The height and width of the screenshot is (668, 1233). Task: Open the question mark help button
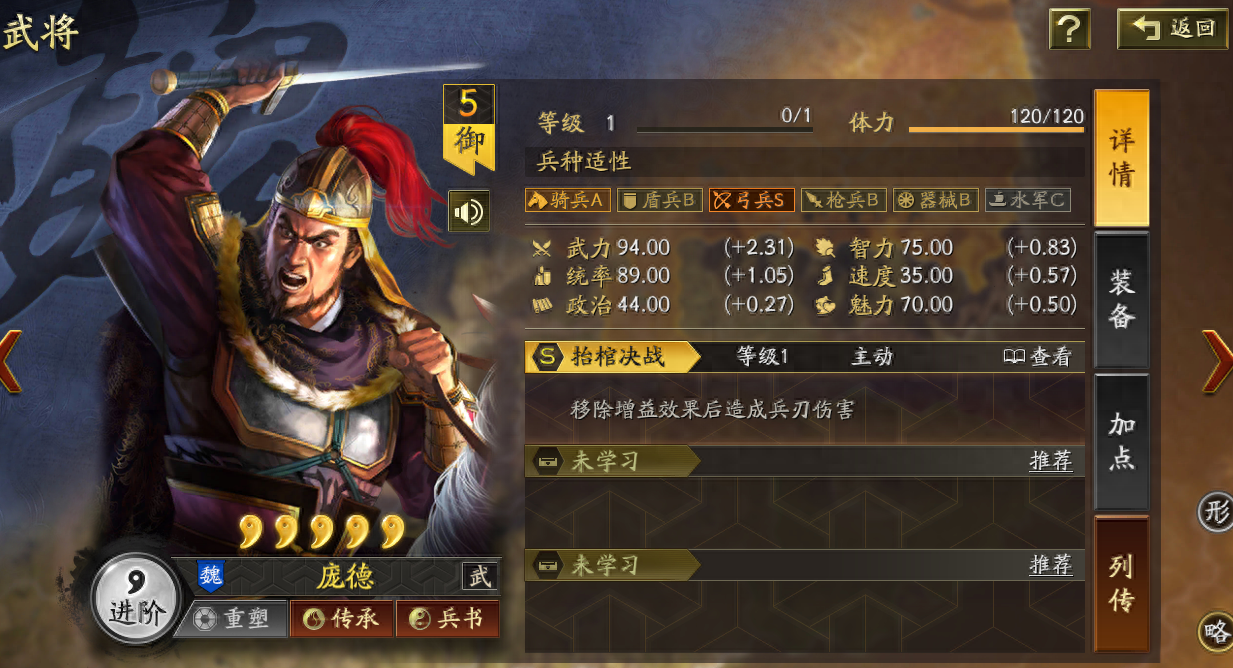[1069, 30]
